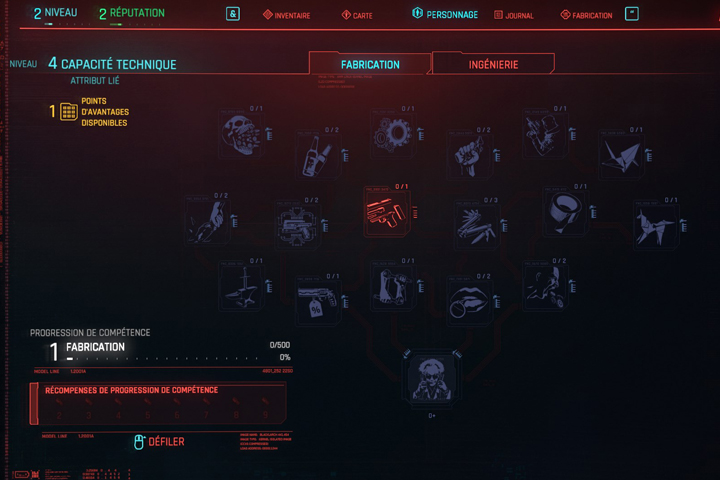This screenshot has width=720, height=480.
Task: Select the origami crane perk icon
Action: (618, 153)
